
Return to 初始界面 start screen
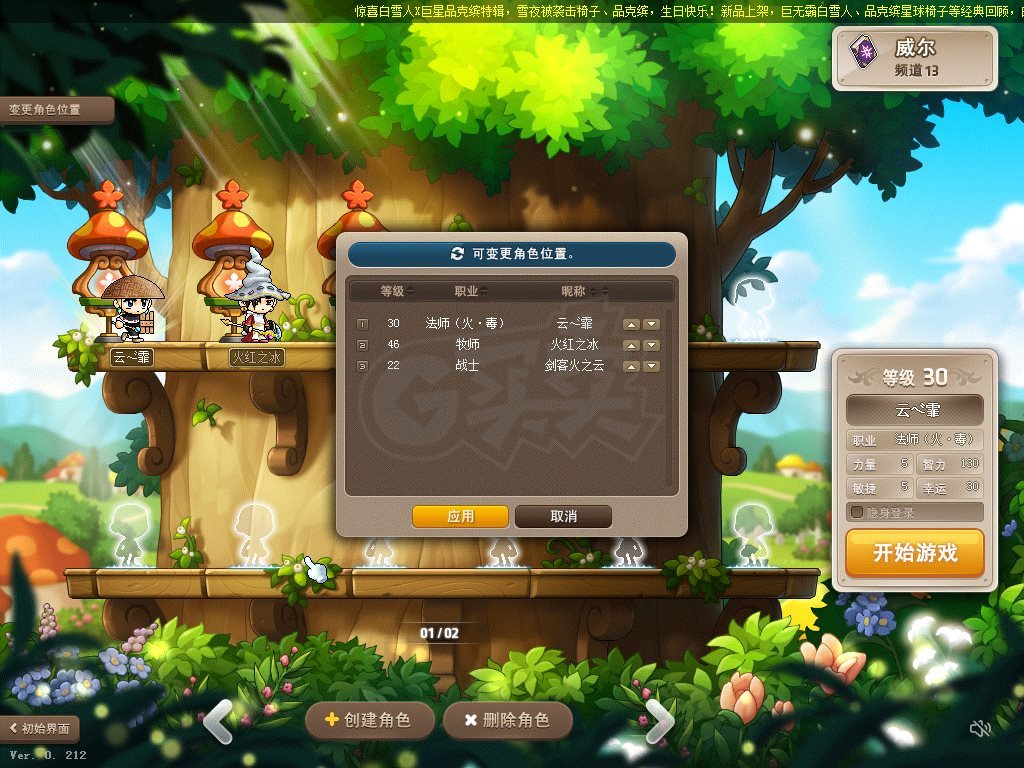pyautogui.click(x=40, y=729)
